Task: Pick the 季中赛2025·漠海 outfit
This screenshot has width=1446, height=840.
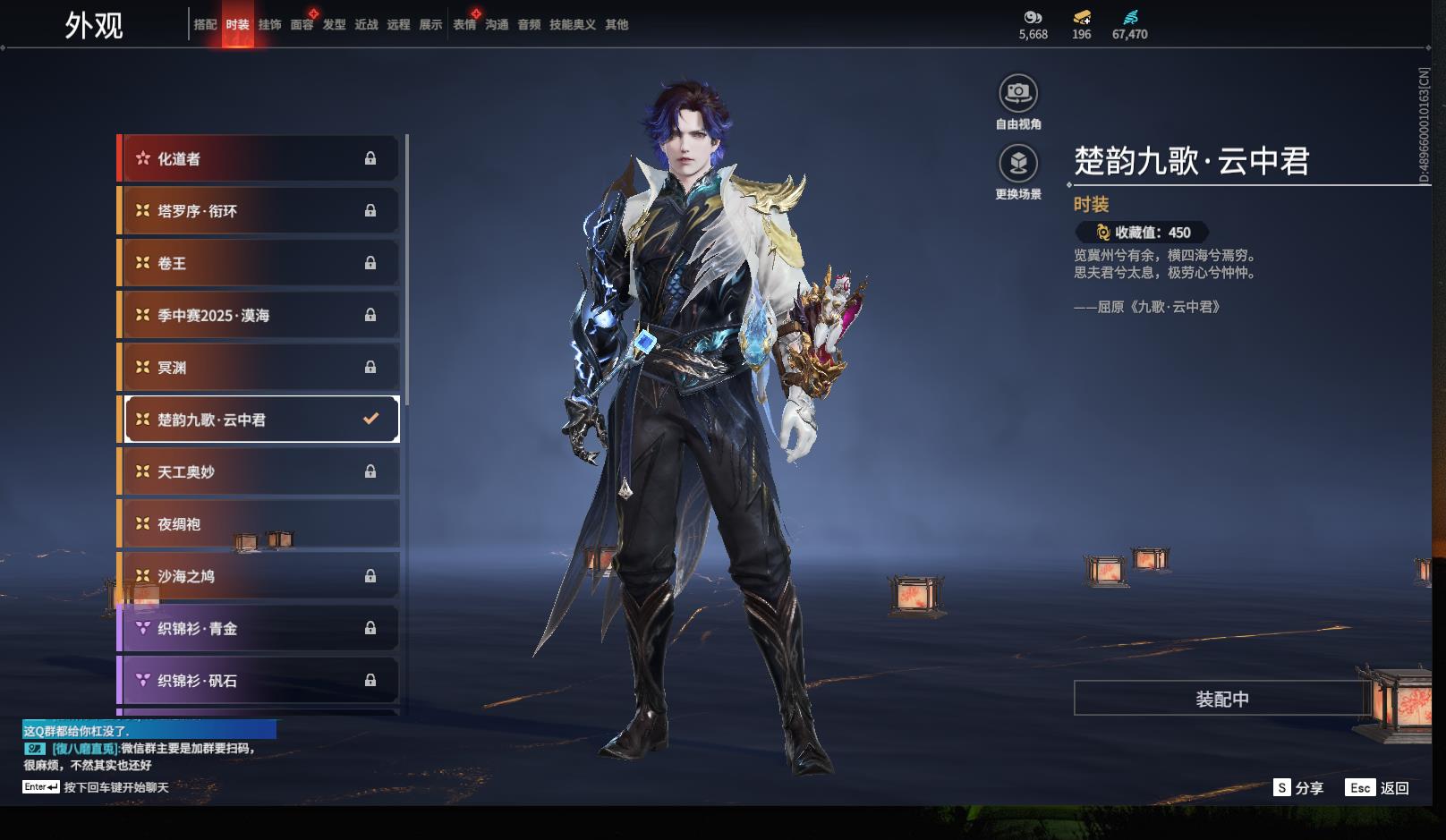Action: (x=259, y=316)
